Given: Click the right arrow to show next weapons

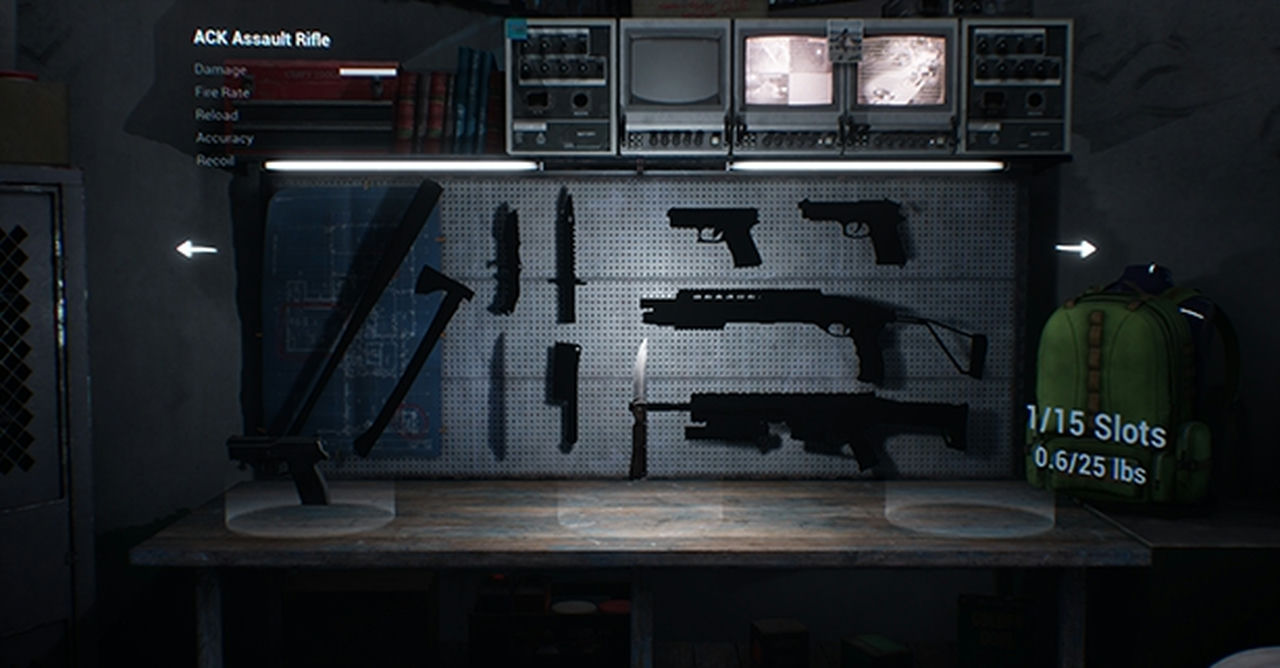Looking at the screenshot, I should click(1075, 249).
